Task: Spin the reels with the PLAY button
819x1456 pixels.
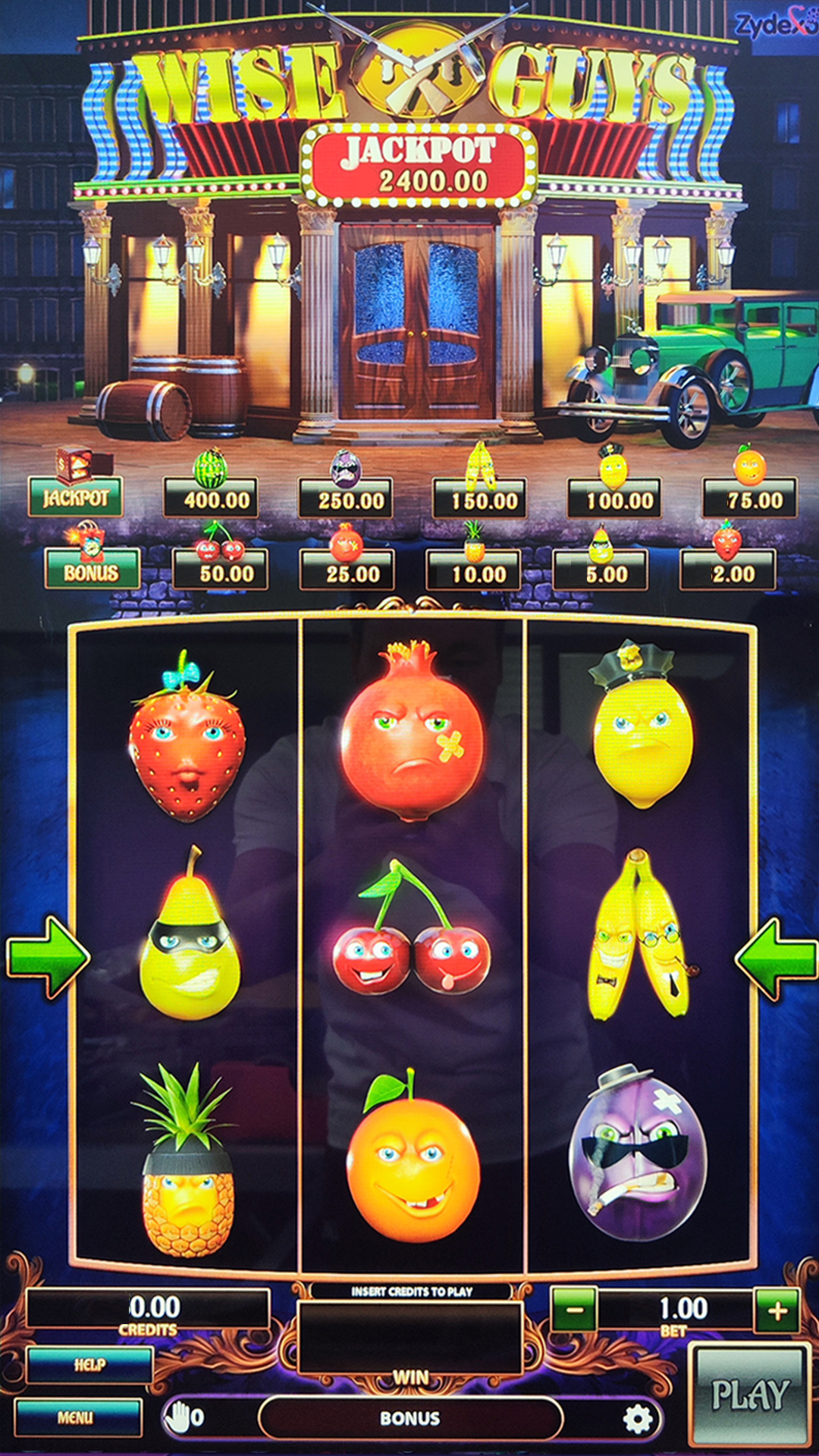Action: coord(749,1395)
